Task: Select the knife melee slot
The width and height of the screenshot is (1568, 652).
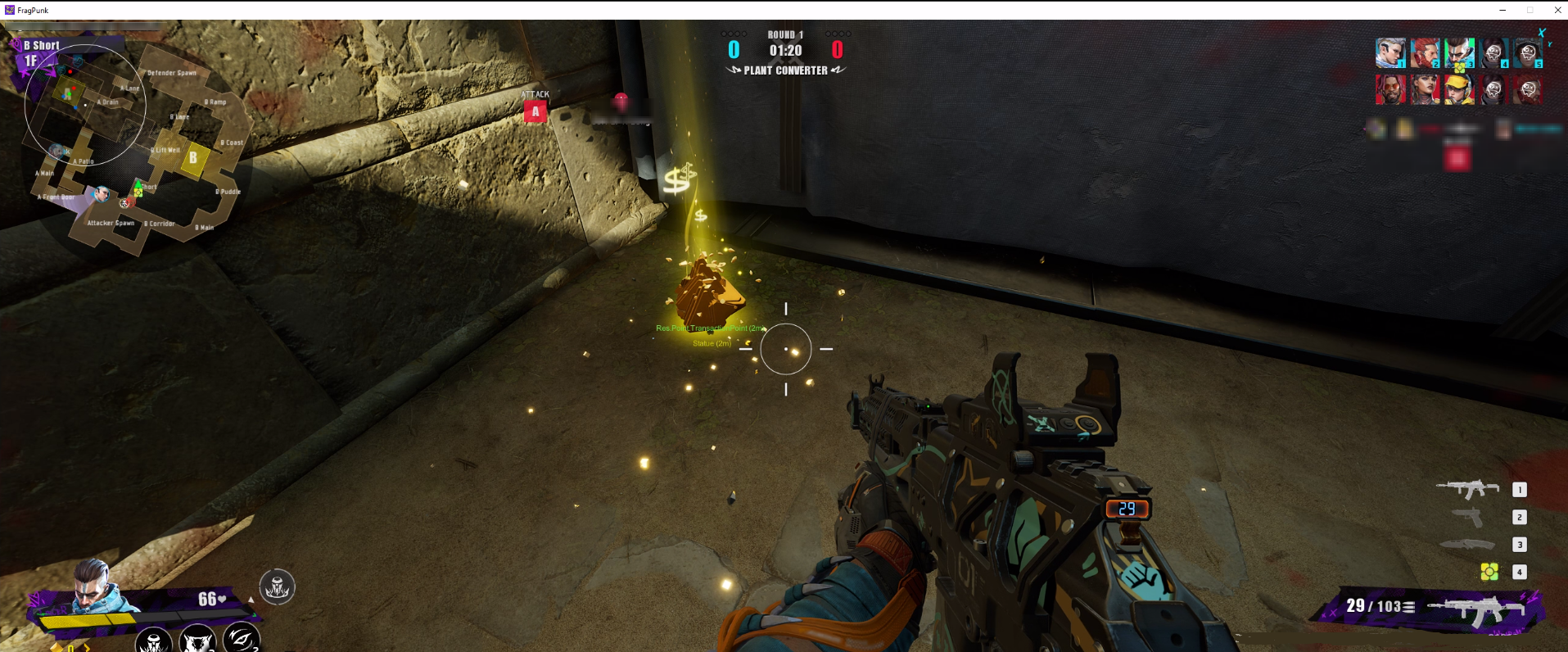Action: (x=1467, y=545)
